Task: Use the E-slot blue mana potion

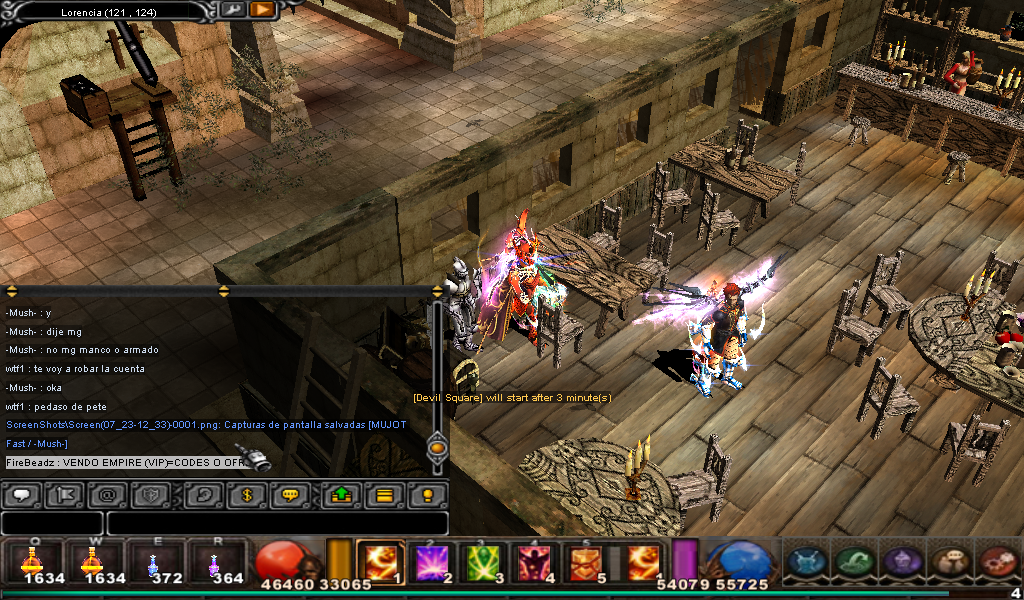Action: pyautogui.click(x=152, y=562)
